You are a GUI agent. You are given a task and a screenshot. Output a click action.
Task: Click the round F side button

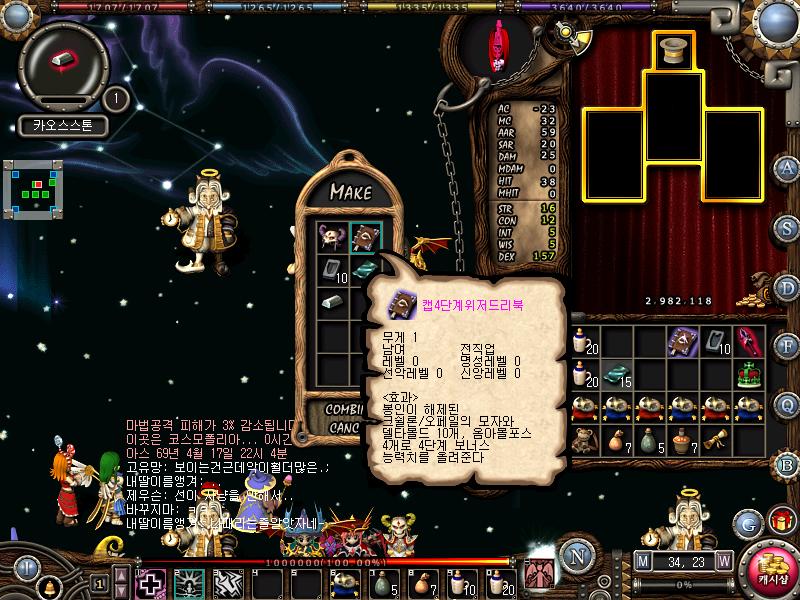click(x=787, y=346)
